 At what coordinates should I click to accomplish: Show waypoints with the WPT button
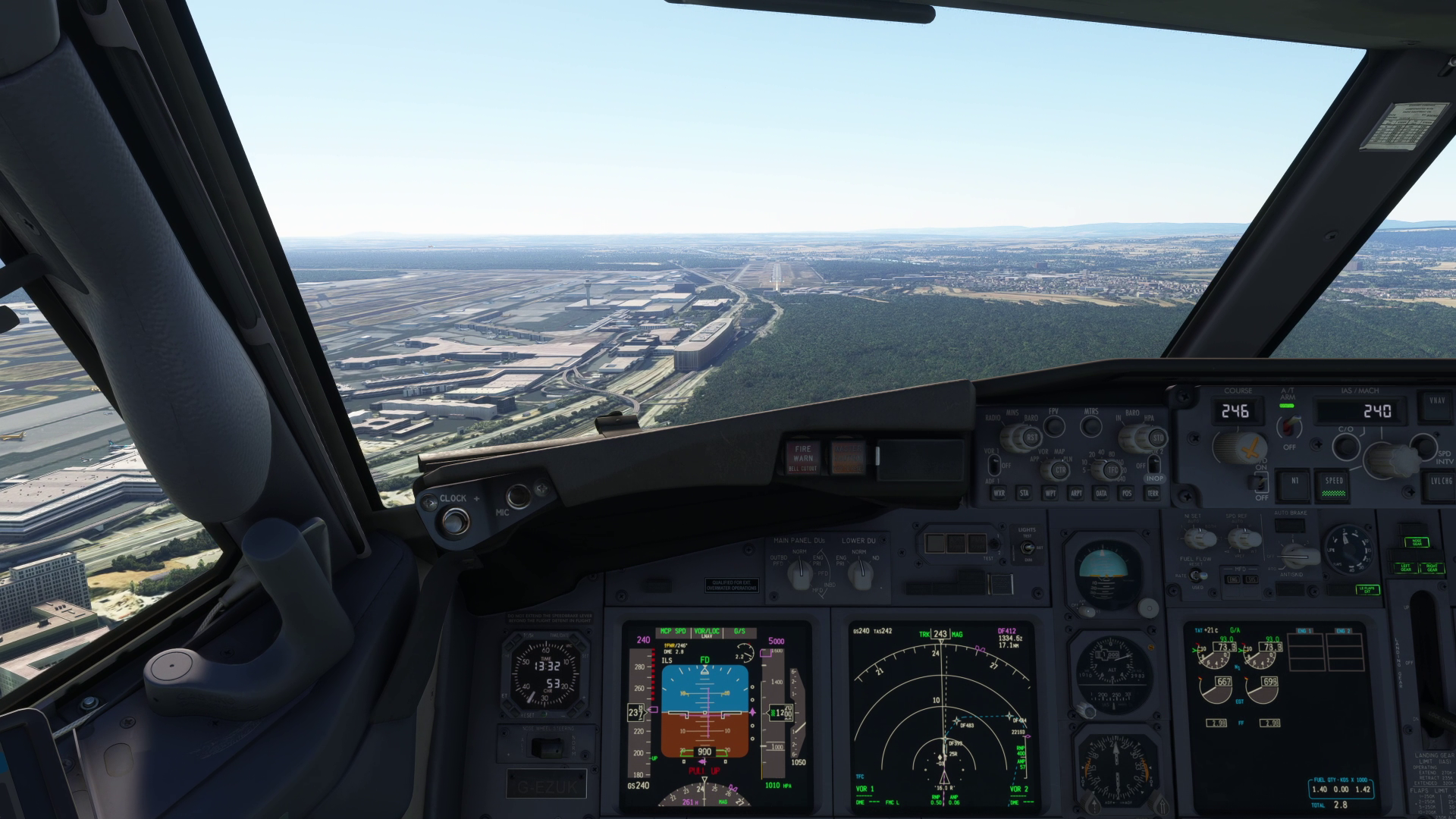click(x=1050, y=493)
